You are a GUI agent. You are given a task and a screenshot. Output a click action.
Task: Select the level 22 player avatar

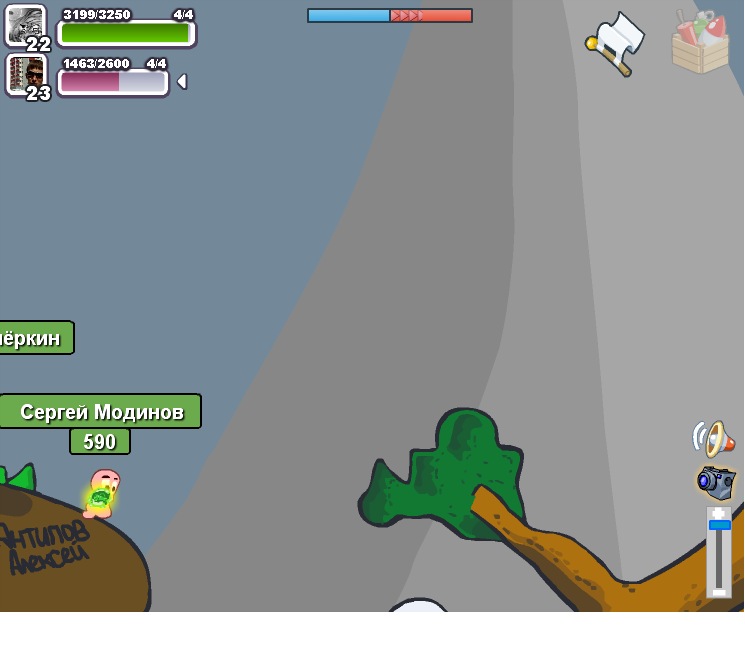[x=25, y=25]
